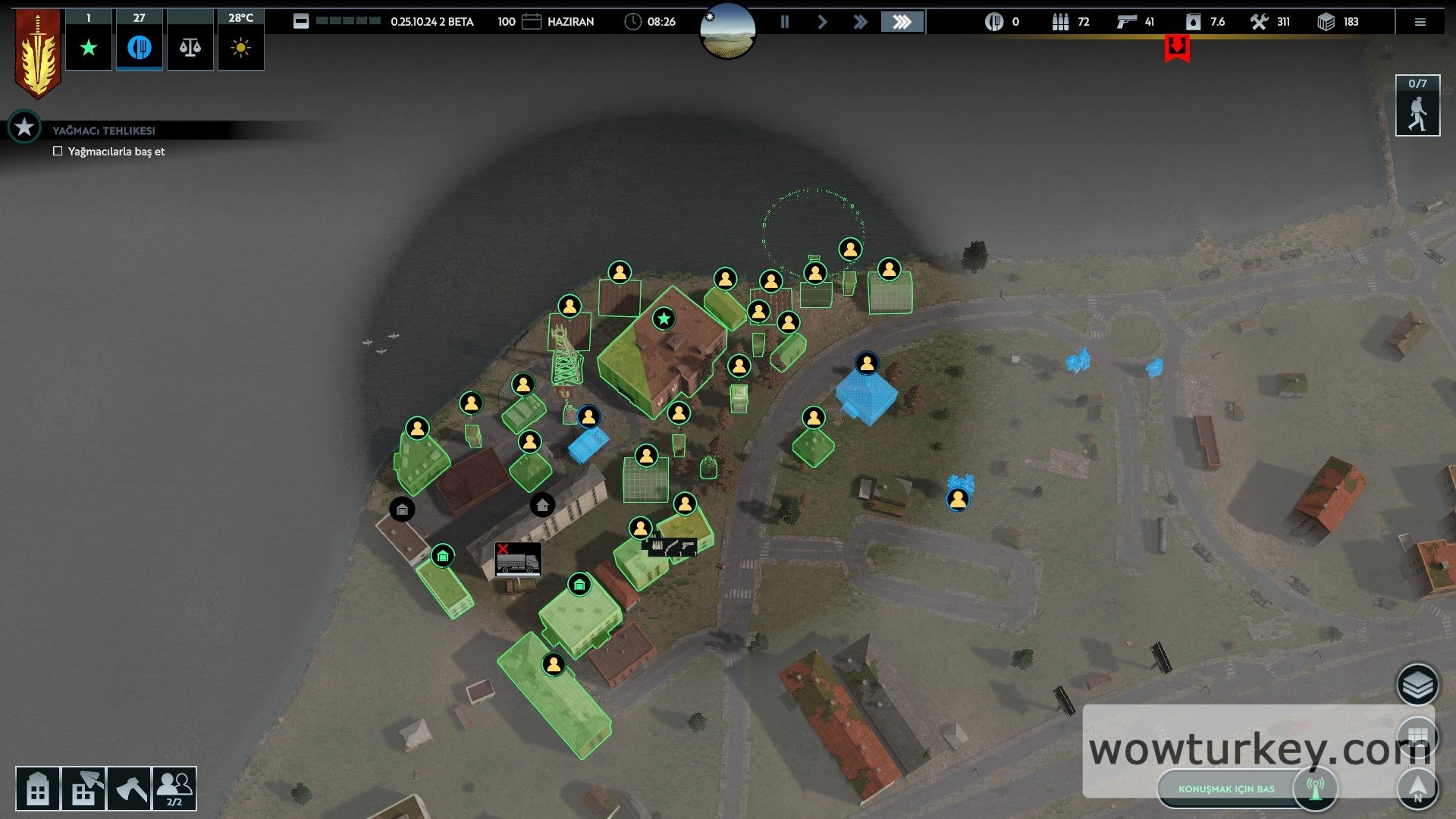Open the walking squad panel showing 0/7
The height and width of the screenshot is (819, 1456).
[x=1417, y=106]
